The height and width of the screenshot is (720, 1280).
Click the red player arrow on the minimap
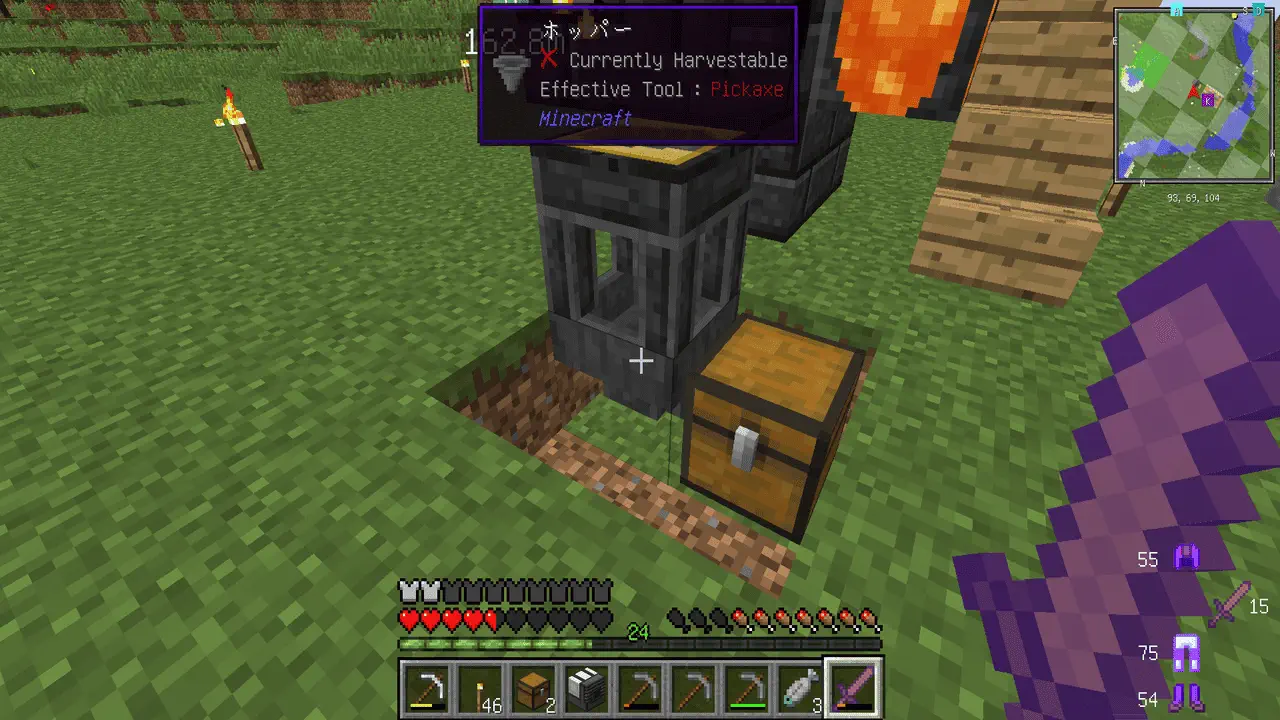(1193, 94)
